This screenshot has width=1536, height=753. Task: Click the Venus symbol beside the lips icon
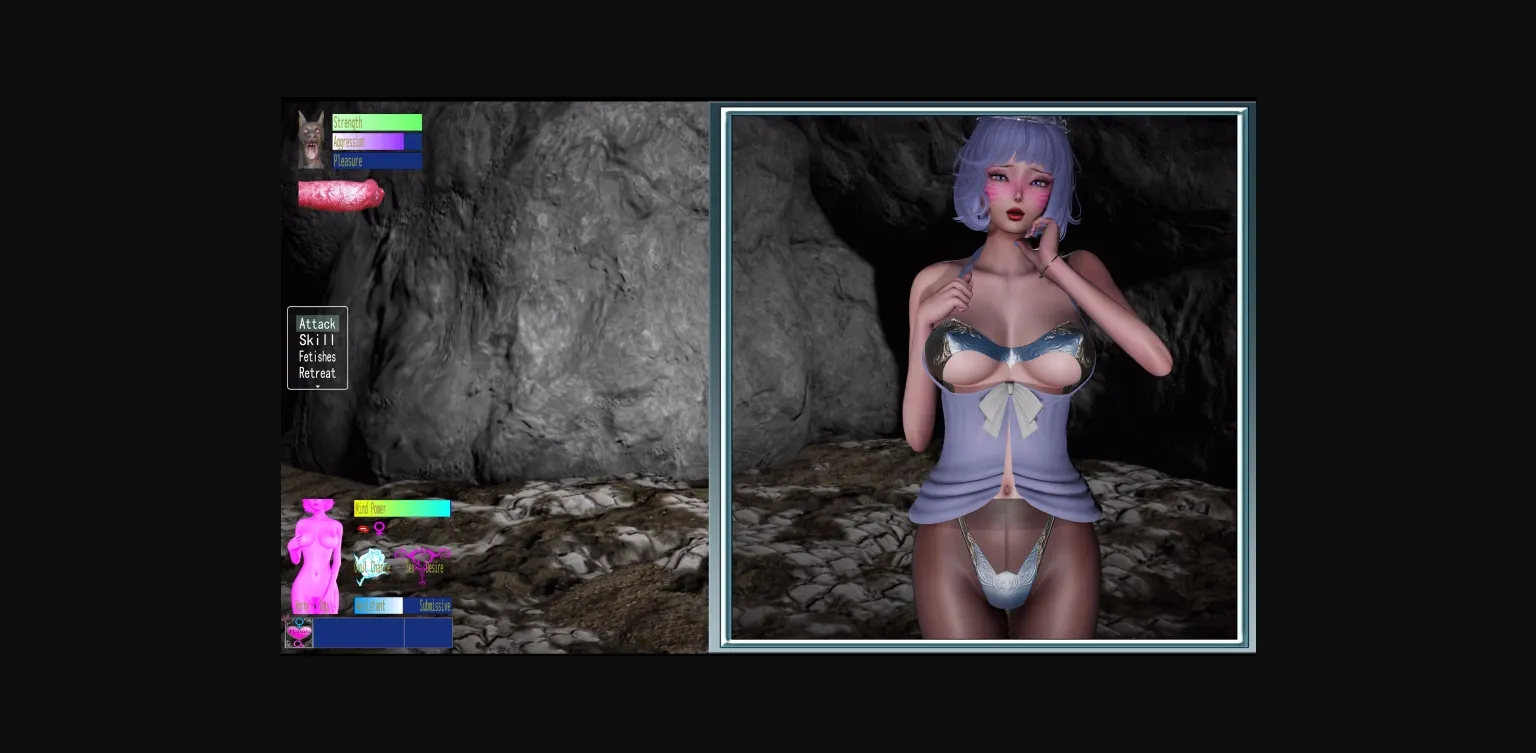coord(379,529)
